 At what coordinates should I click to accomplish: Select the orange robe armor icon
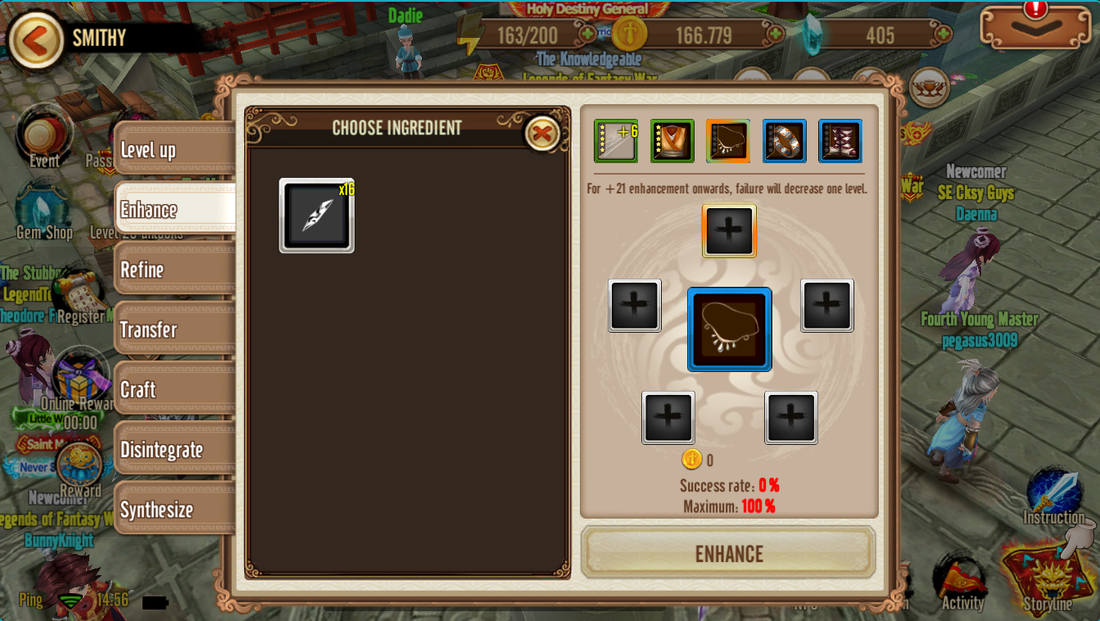click(x=672, y=141)
